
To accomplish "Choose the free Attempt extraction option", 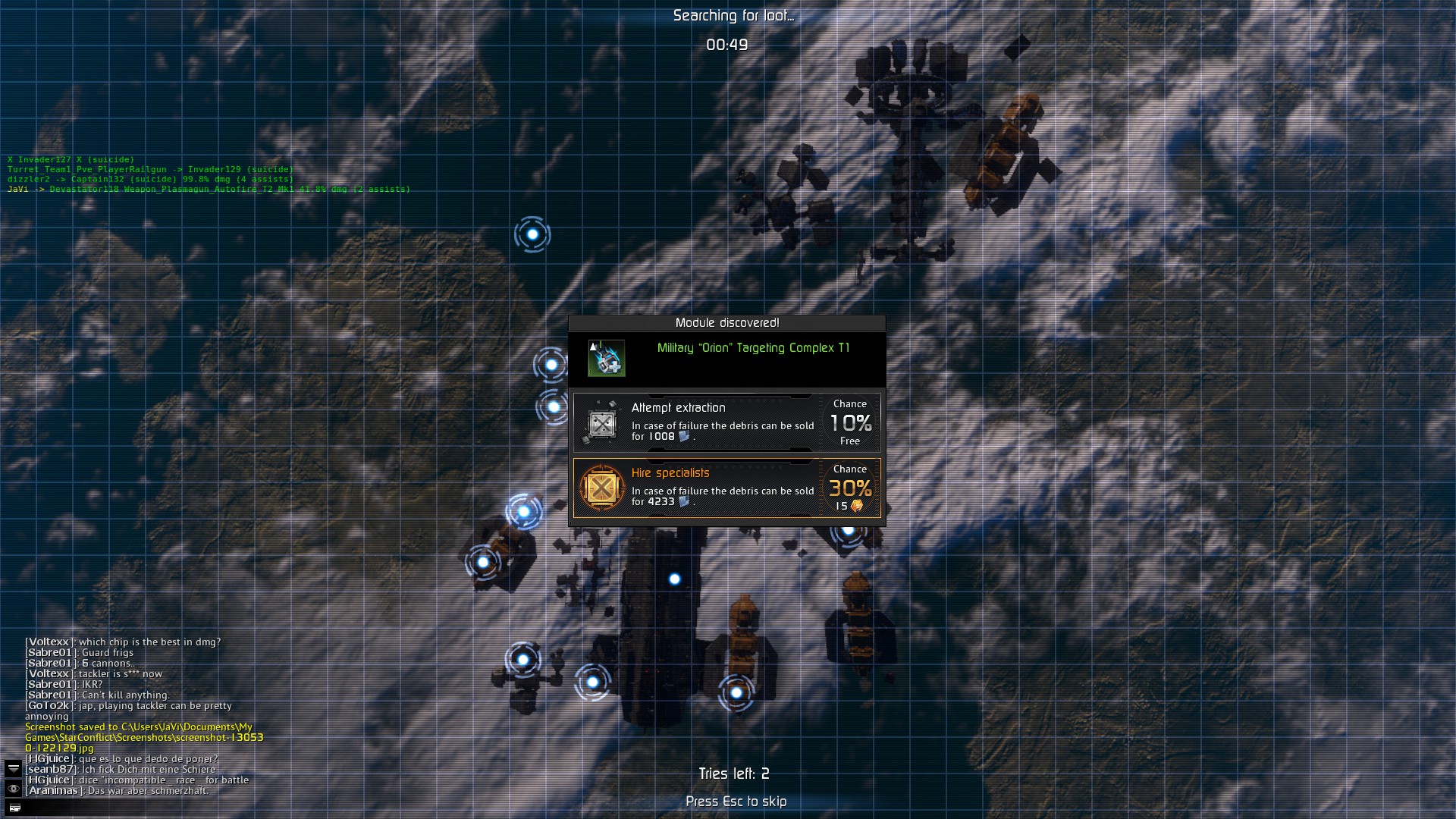I will tap(726, 422).
